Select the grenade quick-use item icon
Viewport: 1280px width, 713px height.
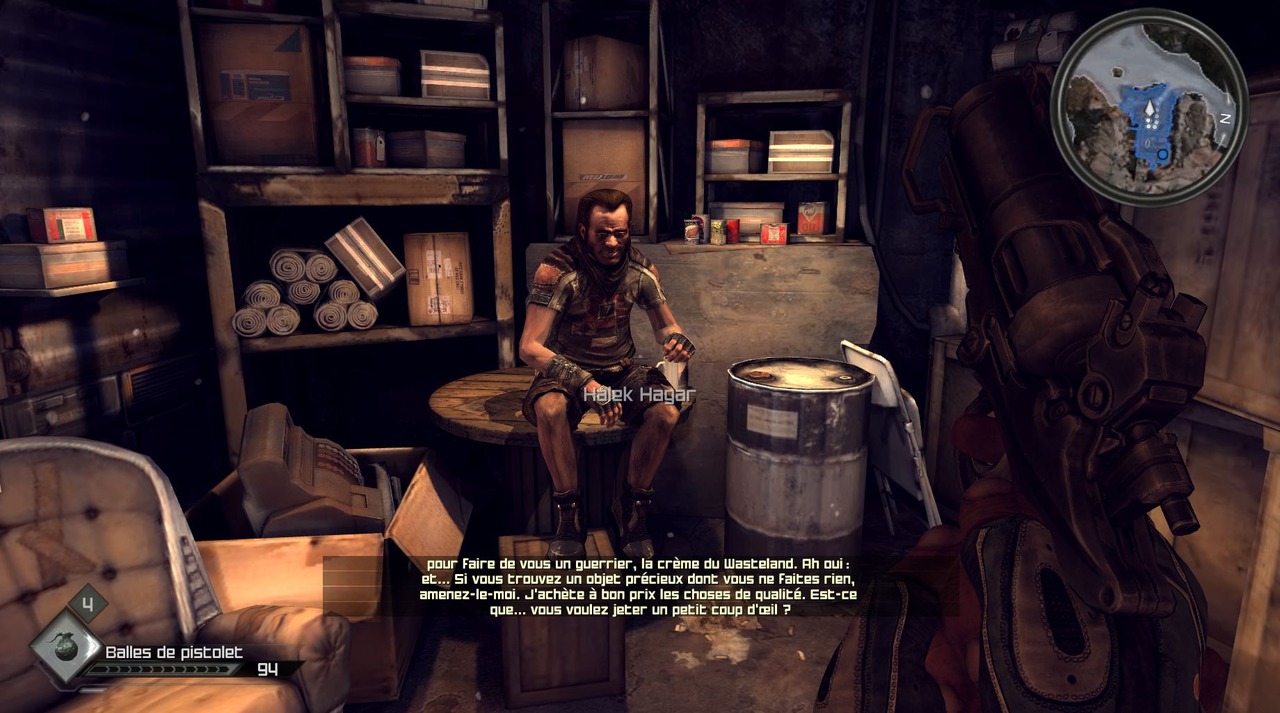coord(66,647)
